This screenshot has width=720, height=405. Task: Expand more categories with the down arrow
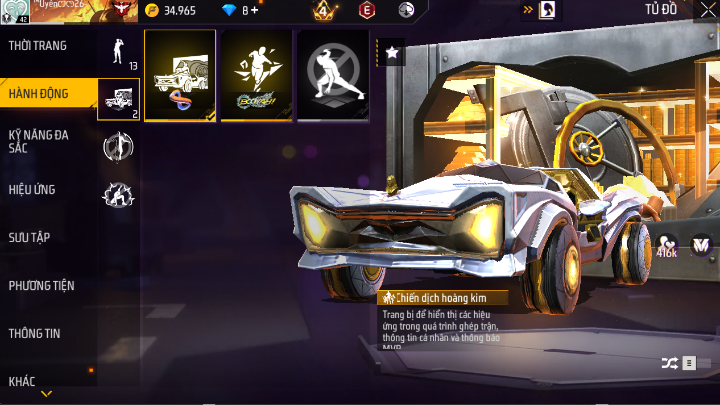[x=46, y=395]
